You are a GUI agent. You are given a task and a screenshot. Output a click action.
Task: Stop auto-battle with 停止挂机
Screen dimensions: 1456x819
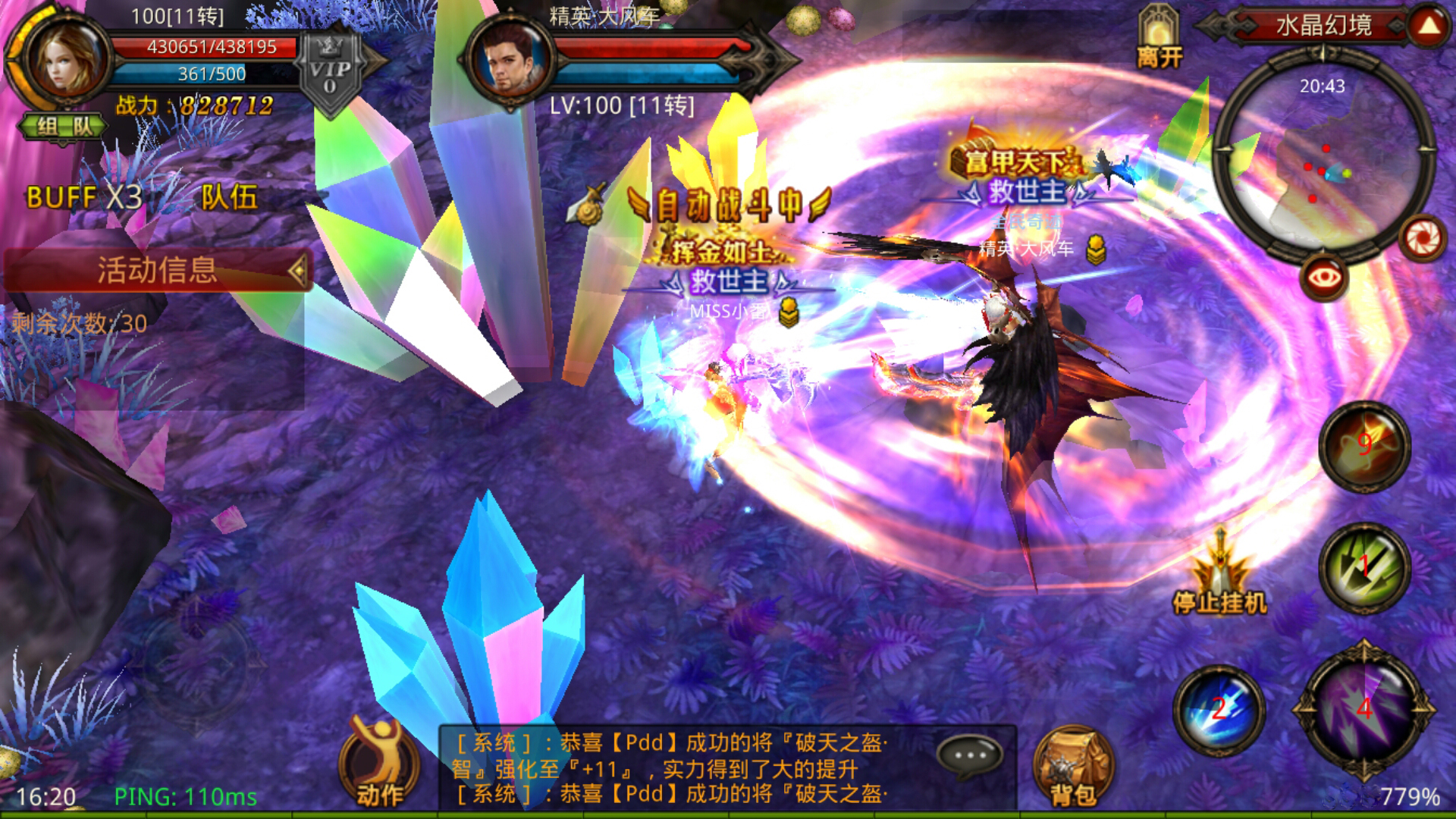tap(1219, 576)
